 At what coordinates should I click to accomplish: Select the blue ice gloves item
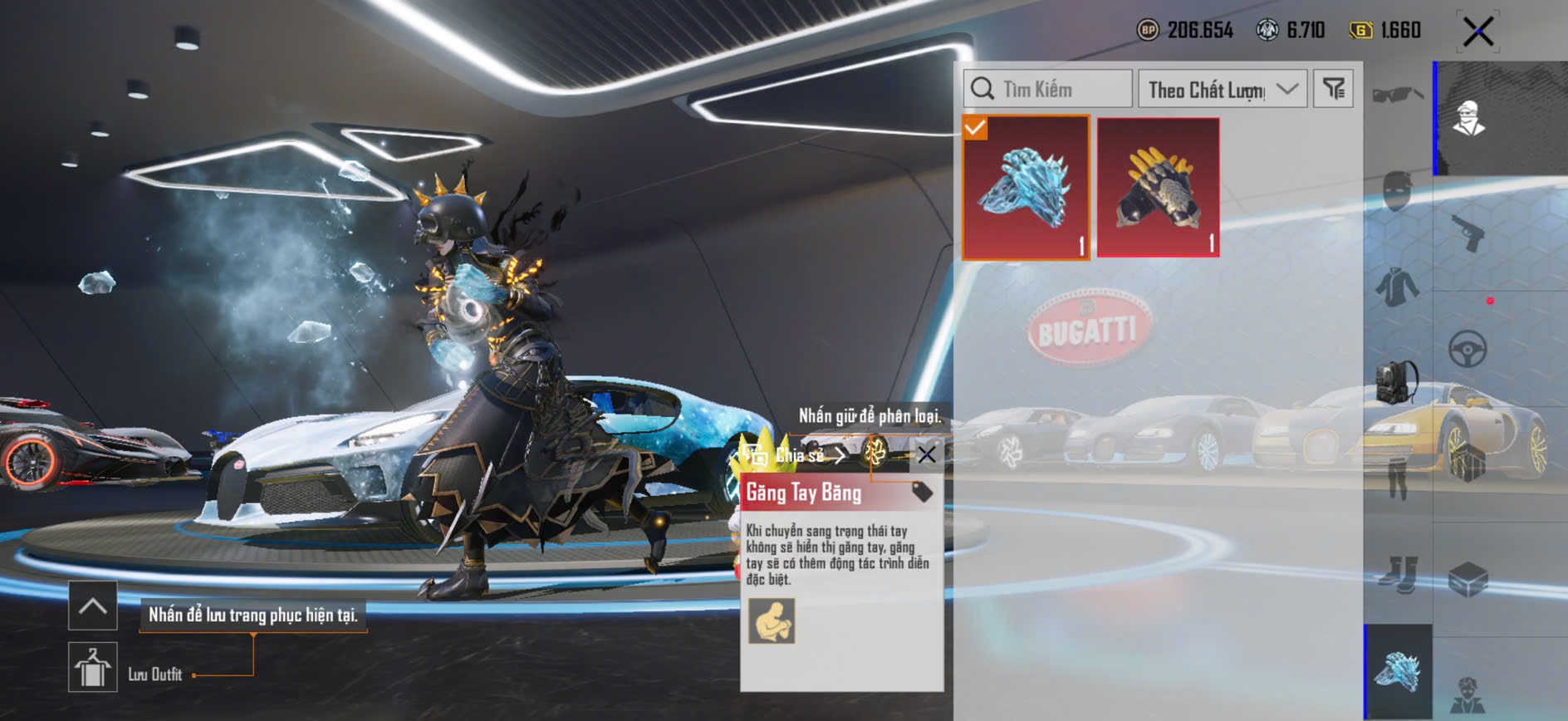pos(1026,188)
